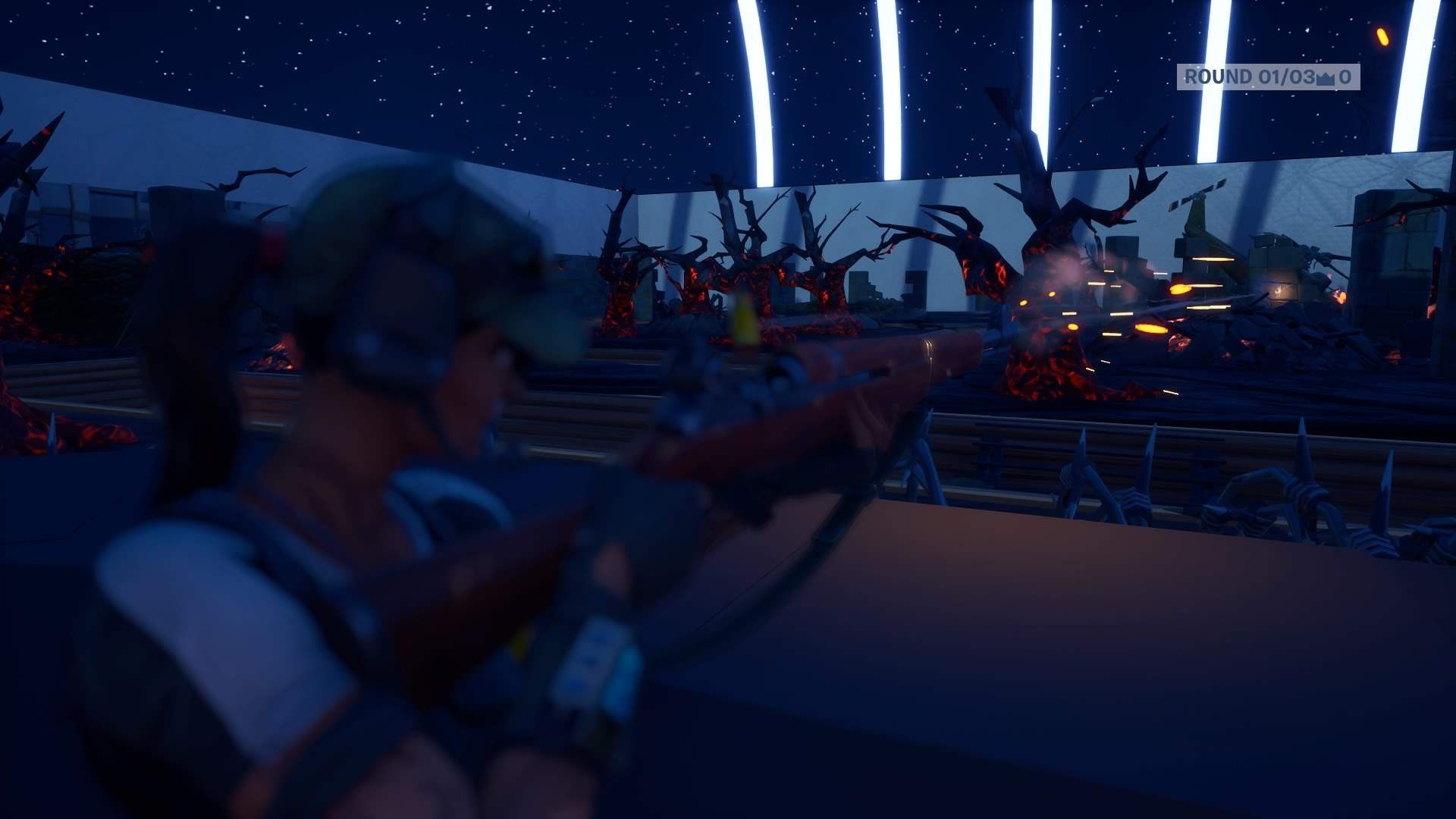Select the crown score counter showing 0

coord(1346,77)
